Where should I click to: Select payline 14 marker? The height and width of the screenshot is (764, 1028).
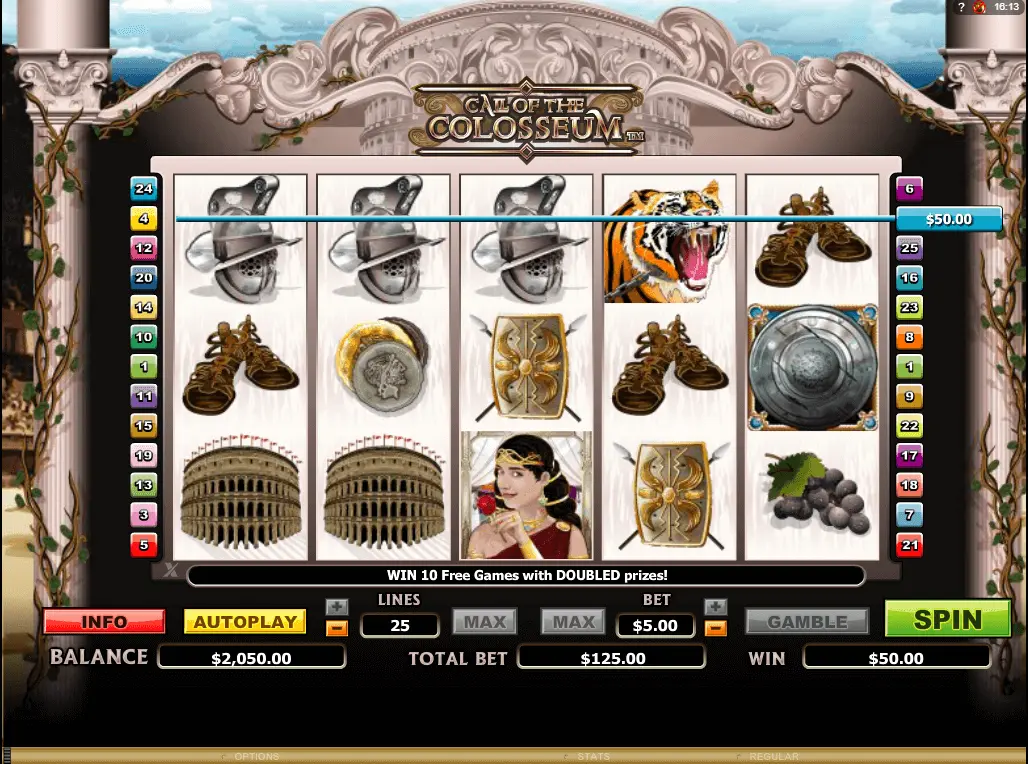[144, 307]
